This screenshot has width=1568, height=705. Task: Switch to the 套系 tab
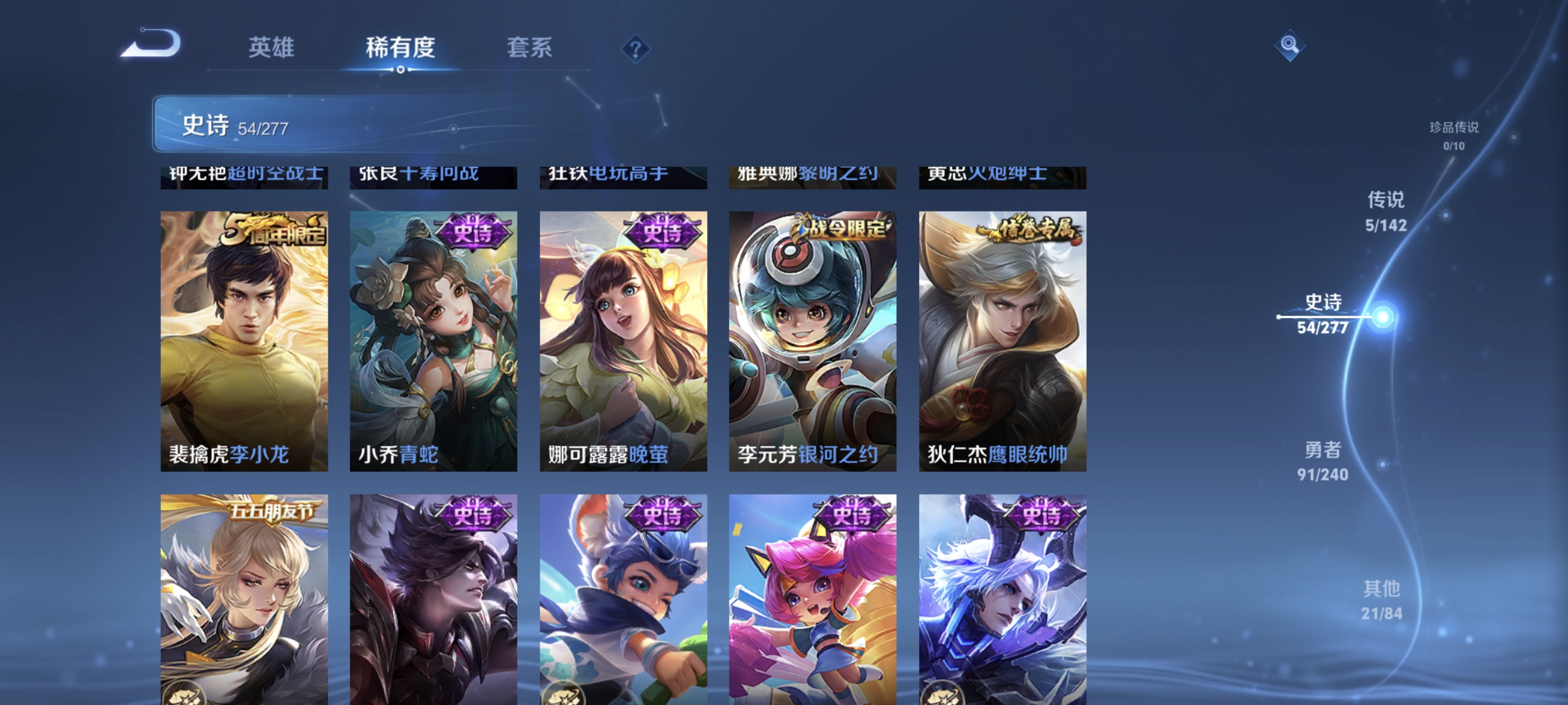tap(530, 49)
